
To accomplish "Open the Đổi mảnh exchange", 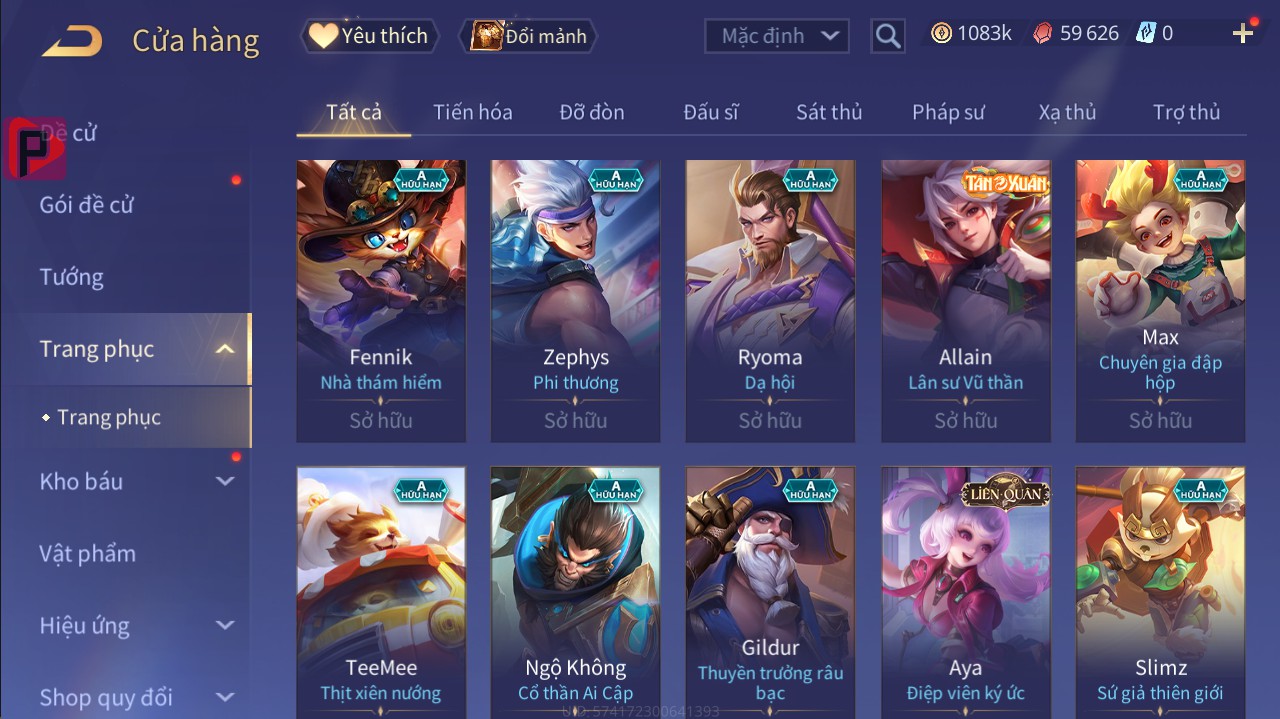I will coord(529,36).
